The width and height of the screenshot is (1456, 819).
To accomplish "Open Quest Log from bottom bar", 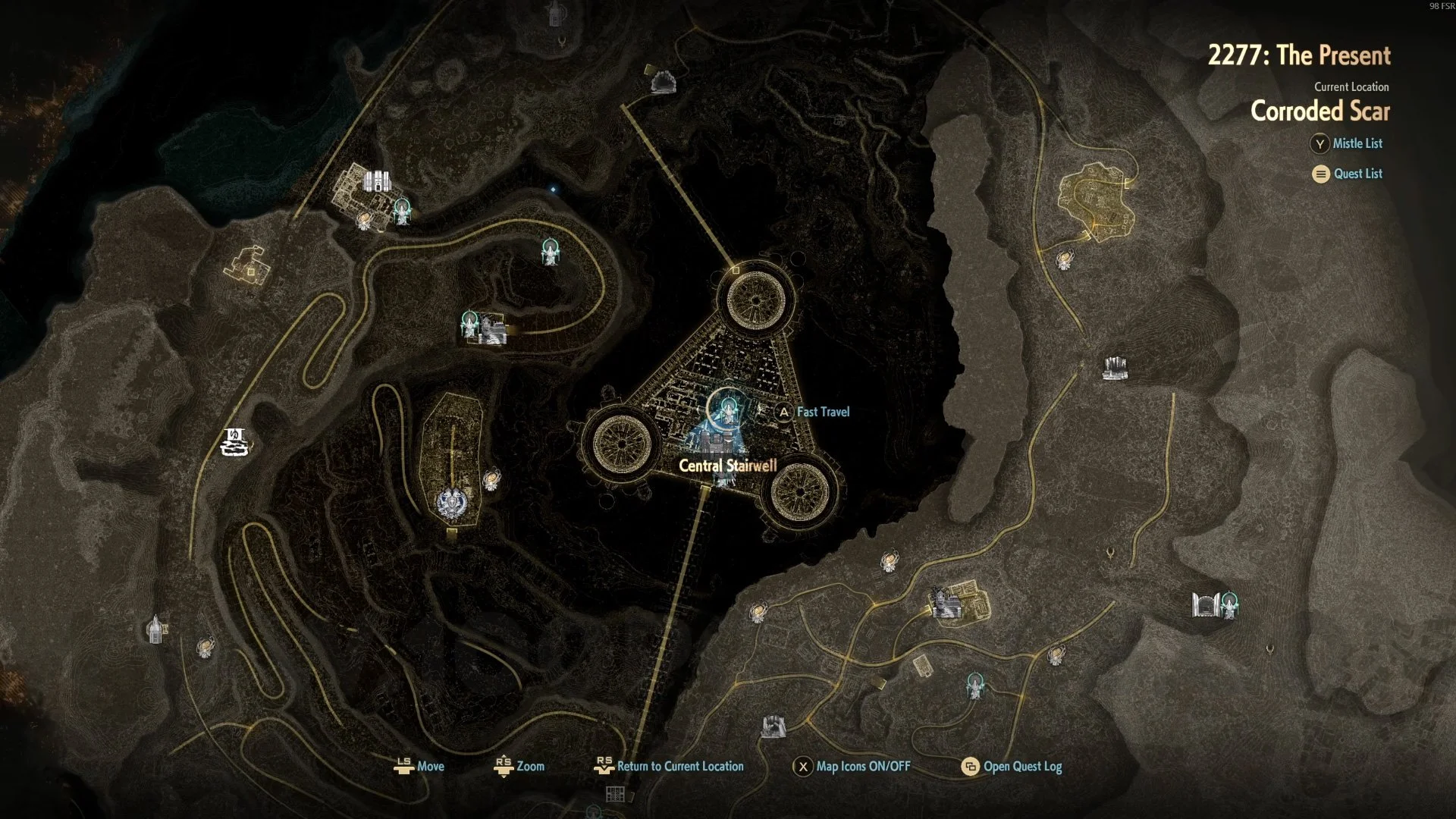I will click(x=1021, y=766).
